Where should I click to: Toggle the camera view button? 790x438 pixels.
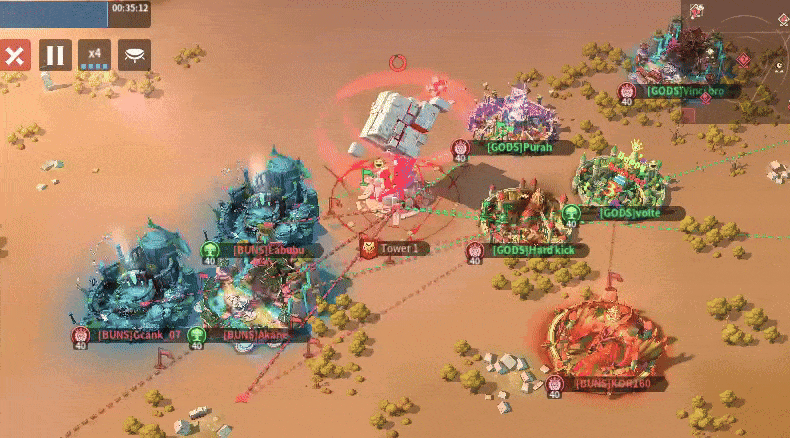(x=134, y=55)
